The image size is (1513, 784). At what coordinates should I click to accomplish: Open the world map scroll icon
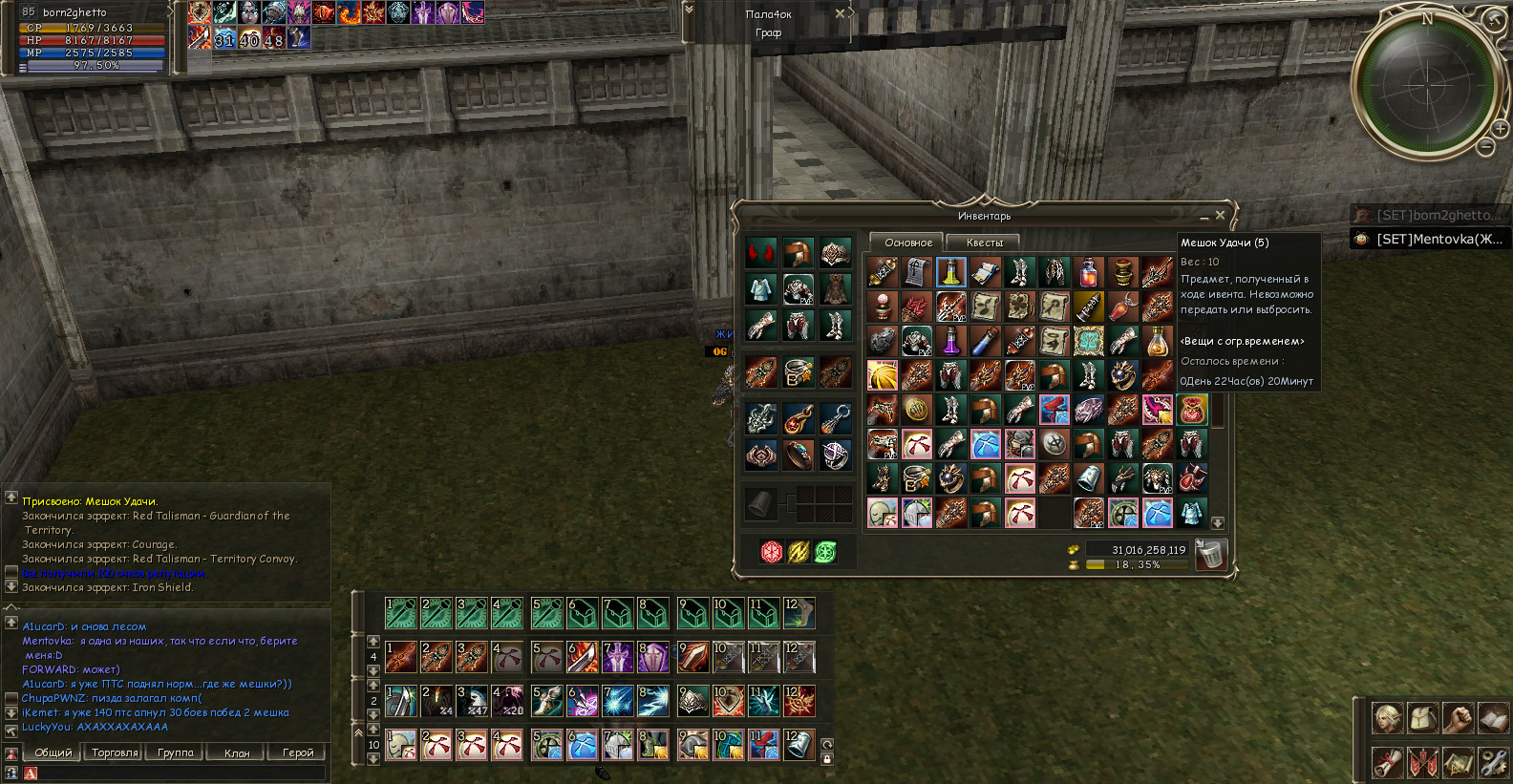tap(1458, 762)
